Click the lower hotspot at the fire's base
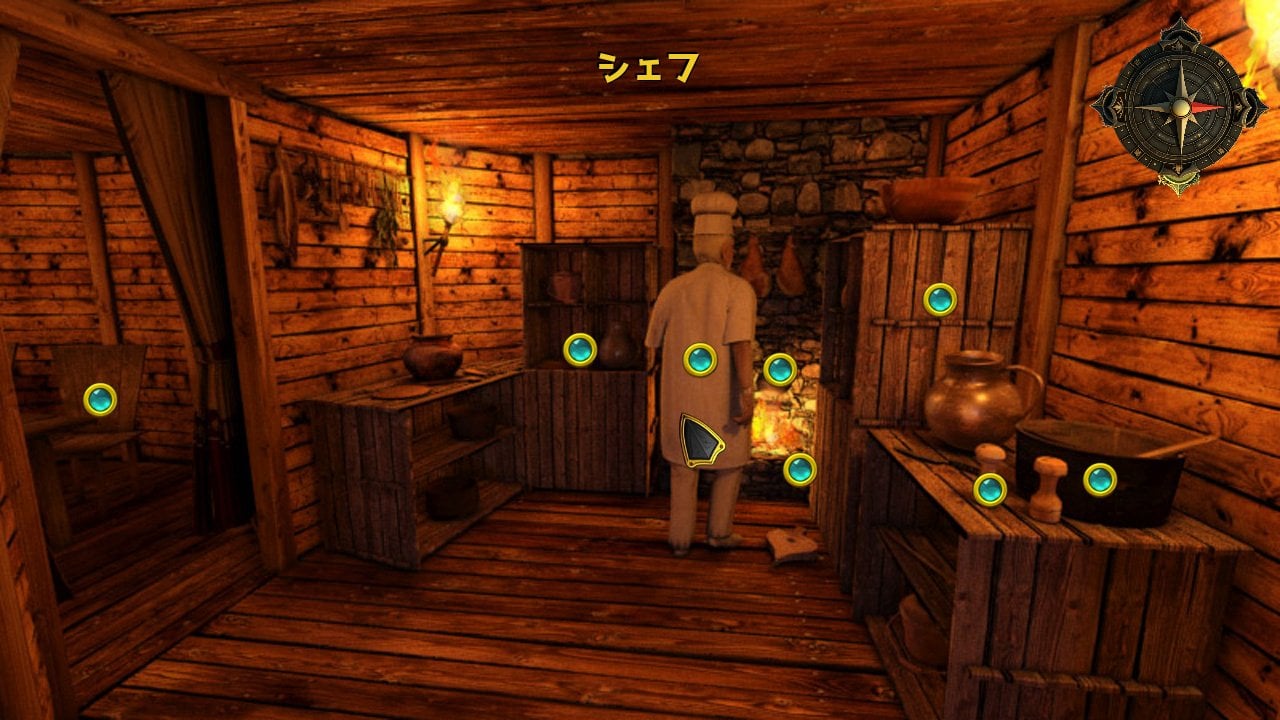1280x720 pixels. click(x=799, y=469)
